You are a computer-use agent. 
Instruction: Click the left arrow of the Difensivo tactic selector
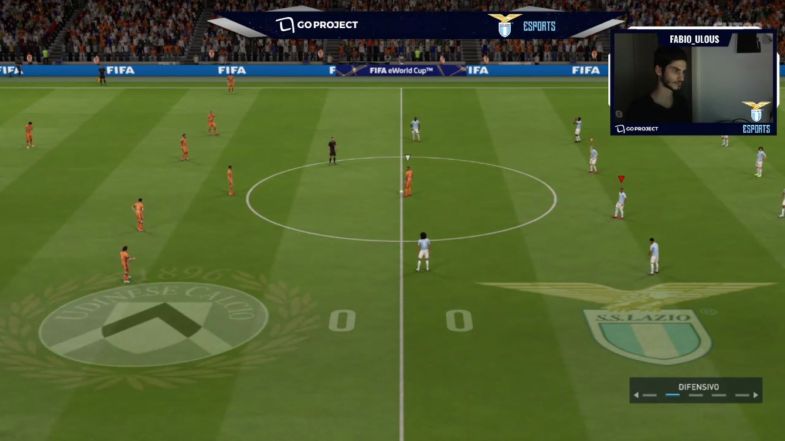pos(637,395)
